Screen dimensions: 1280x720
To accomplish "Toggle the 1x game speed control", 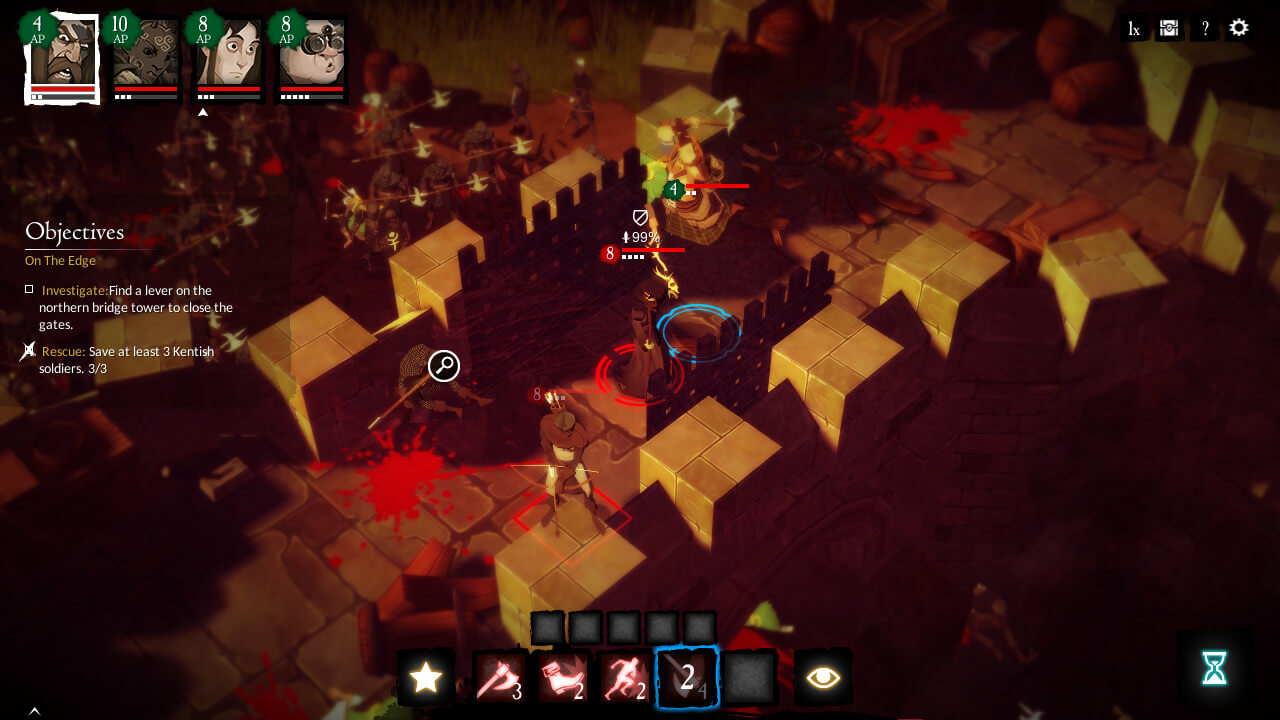I will 1133,28.
